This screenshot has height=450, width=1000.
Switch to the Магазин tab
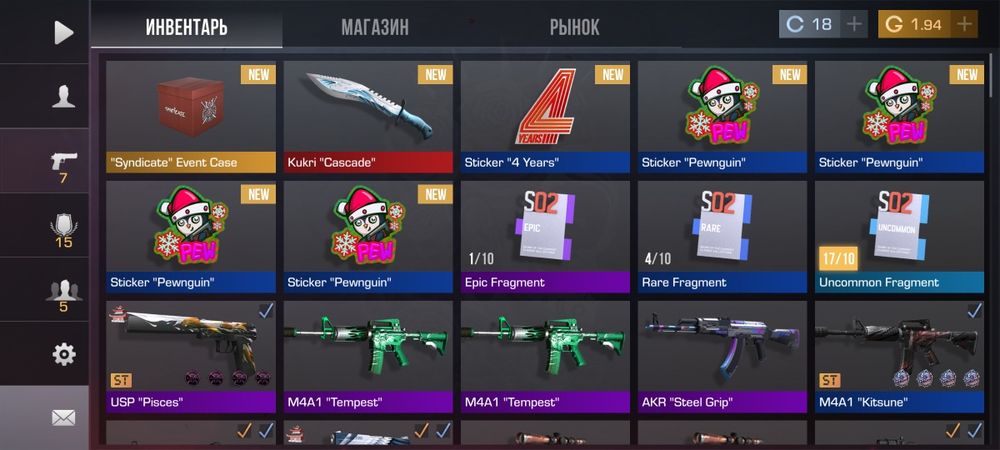[x=375, y=27]
